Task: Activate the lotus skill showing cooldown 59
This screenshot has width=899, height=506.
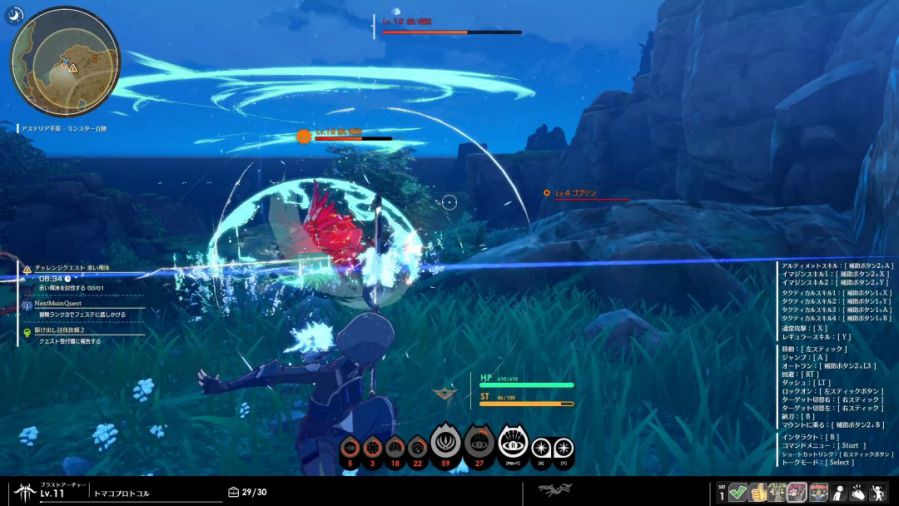Action: point(446,442)
